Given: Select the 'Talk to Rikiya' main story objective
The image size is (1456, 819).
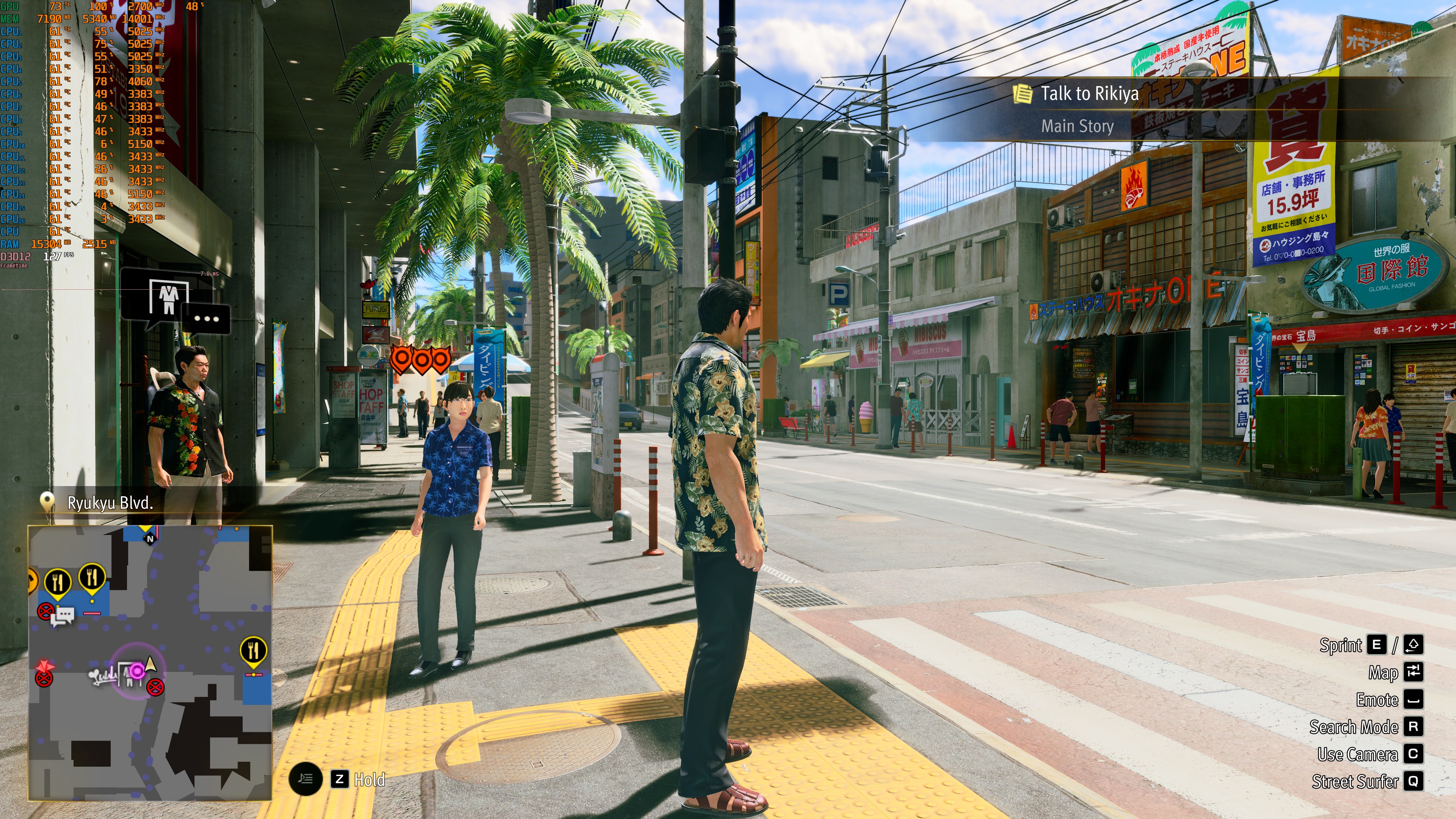Looking at the screenshot, I should (1089, 94).
